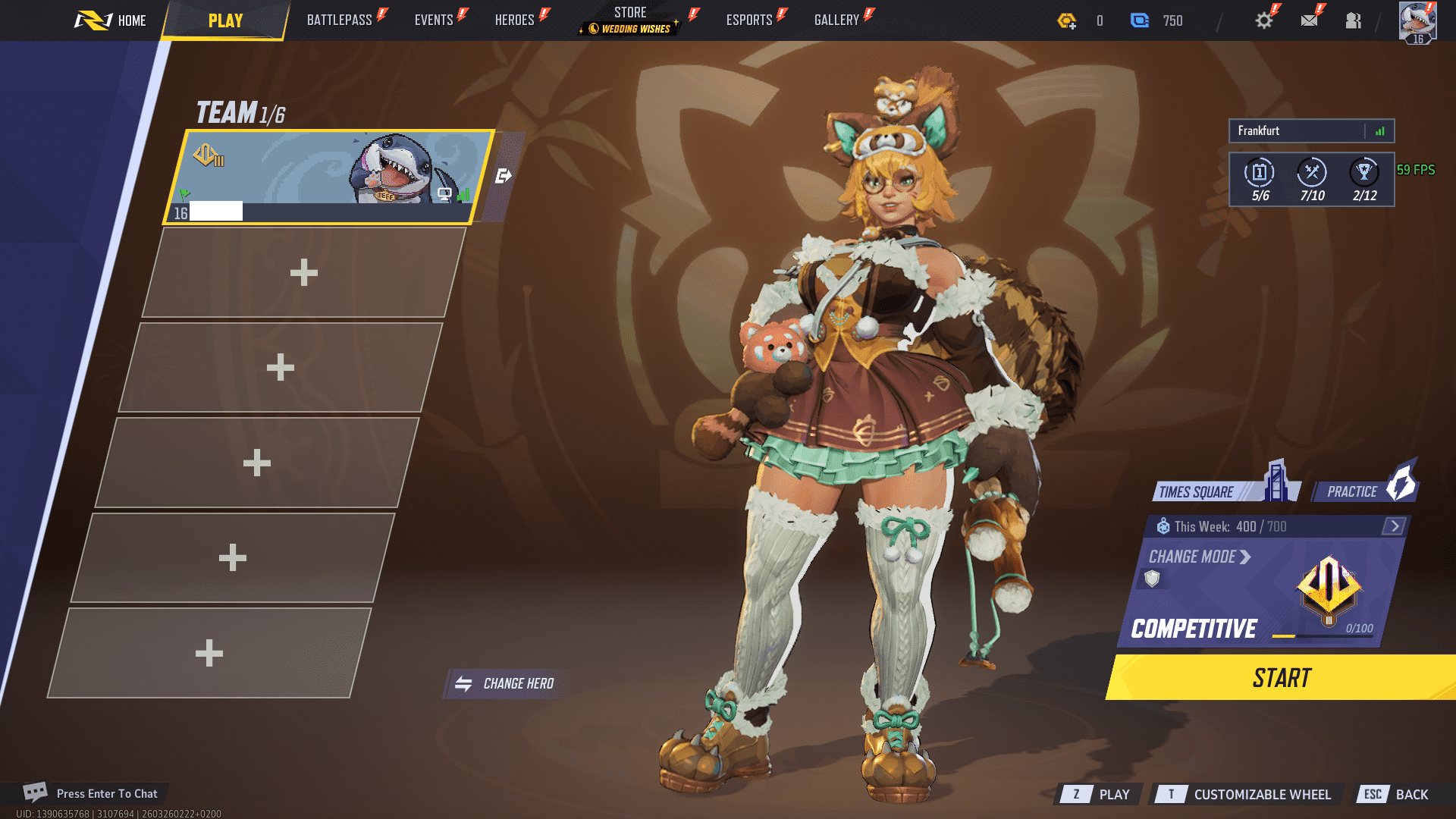Start the competitive match
The image size is (1456, 819).
(1282, 678)
